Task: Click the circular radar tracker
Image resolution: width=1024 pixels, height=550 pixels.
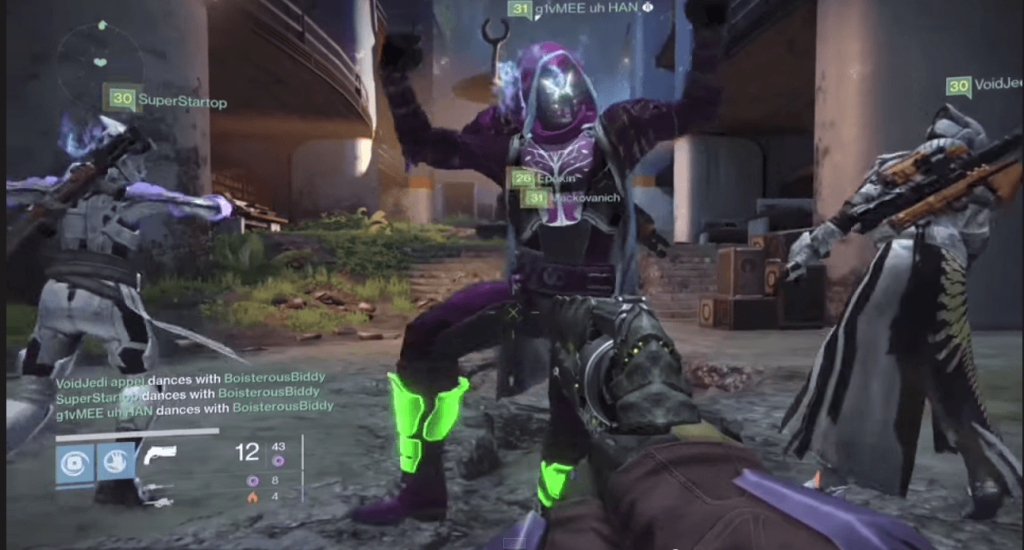Action: tap(100, 61)
